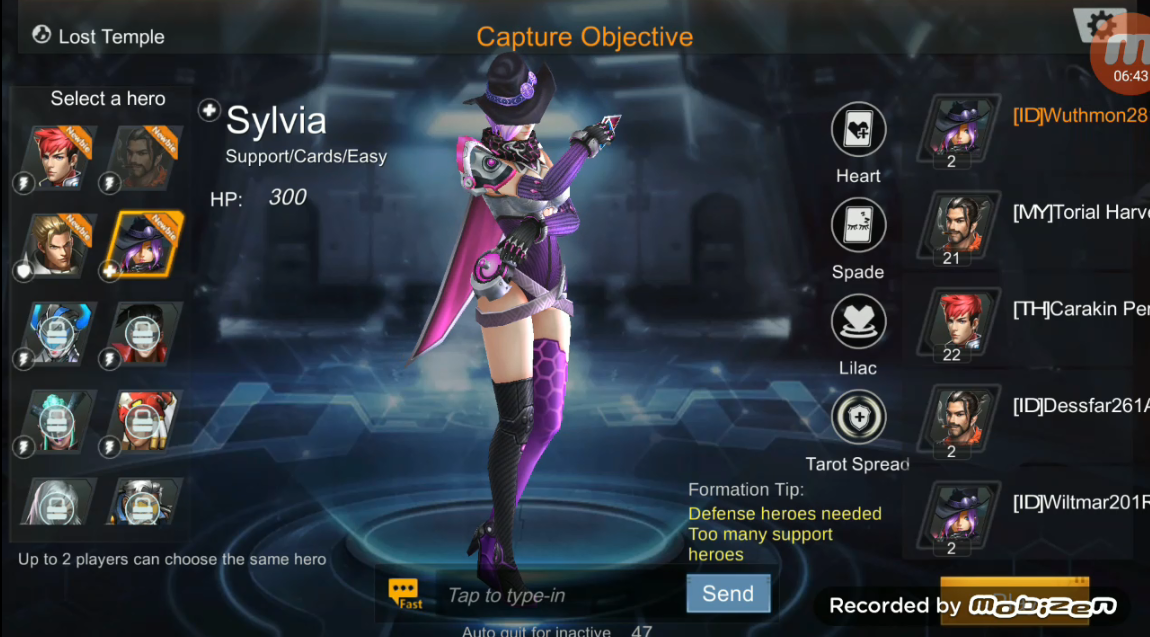Inspect the Lilac skill icon
Viewport: 1150px width, 637px height.
click(x=858, y=322)
